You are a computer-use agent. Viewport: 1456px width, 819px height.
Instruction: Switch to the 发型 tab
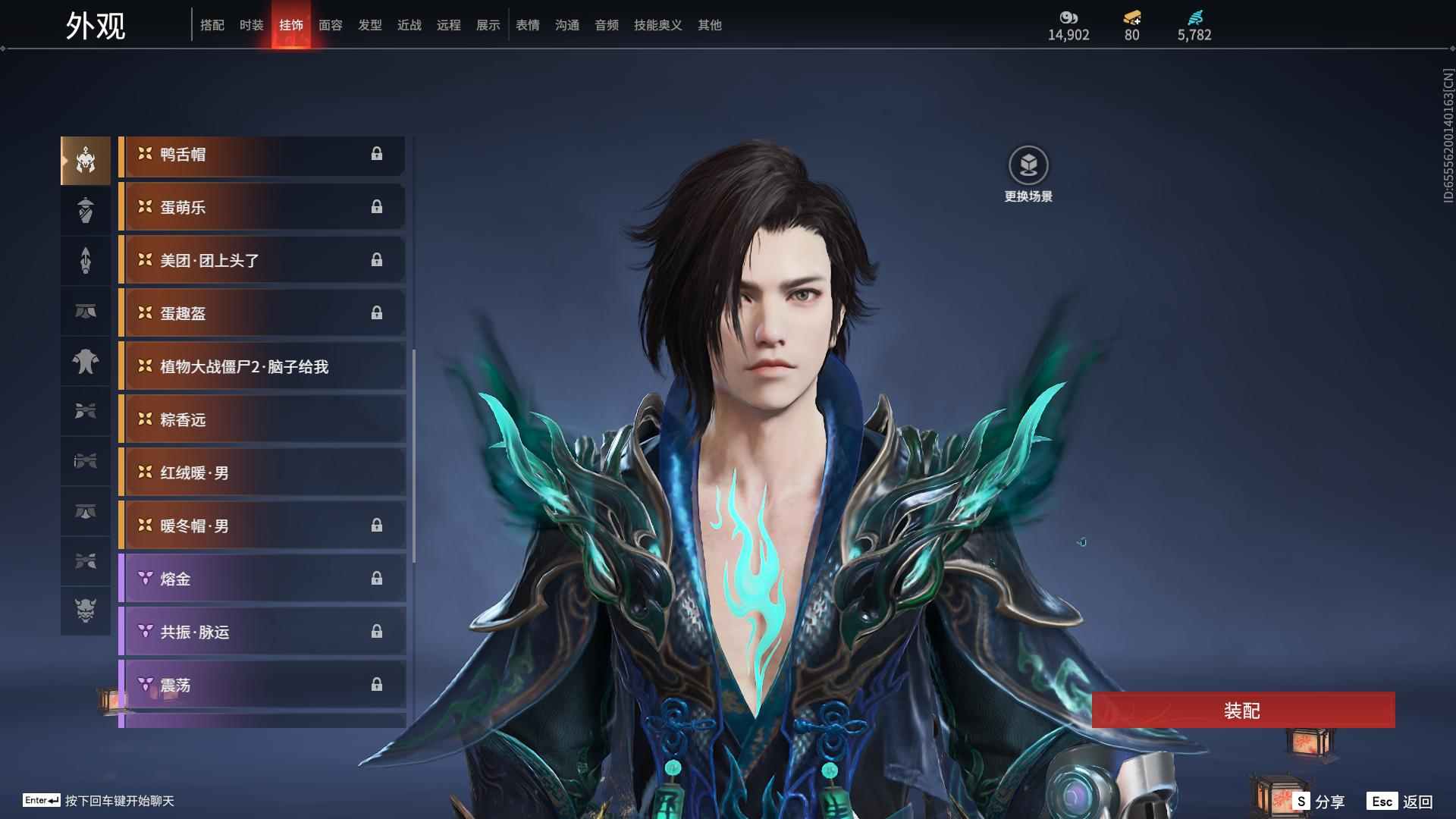point(369,25)
